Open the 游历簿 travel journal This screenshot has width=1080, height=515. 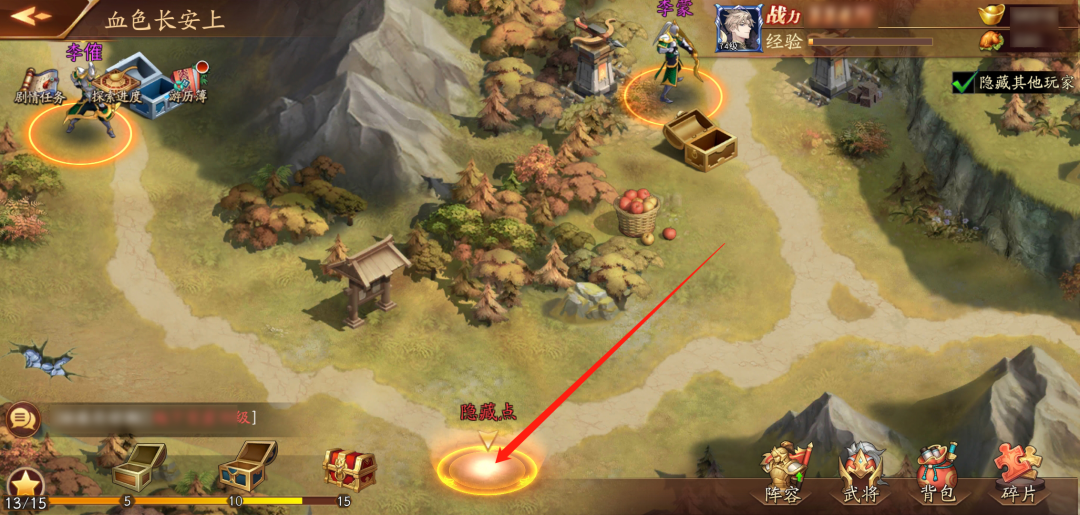click(187, 84)
